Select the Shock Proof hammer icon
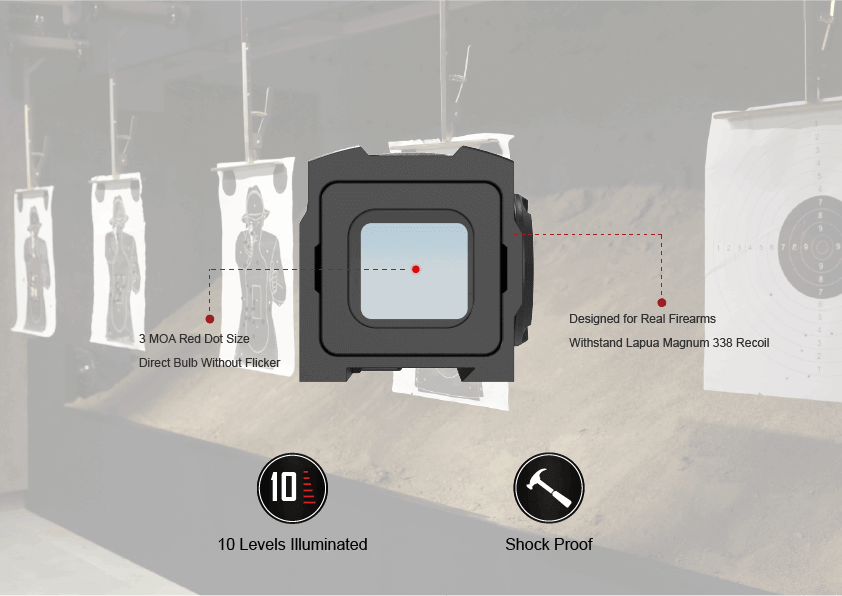This screenshot has width=842, height=596. pyautogui.click(x=548, y=487)
